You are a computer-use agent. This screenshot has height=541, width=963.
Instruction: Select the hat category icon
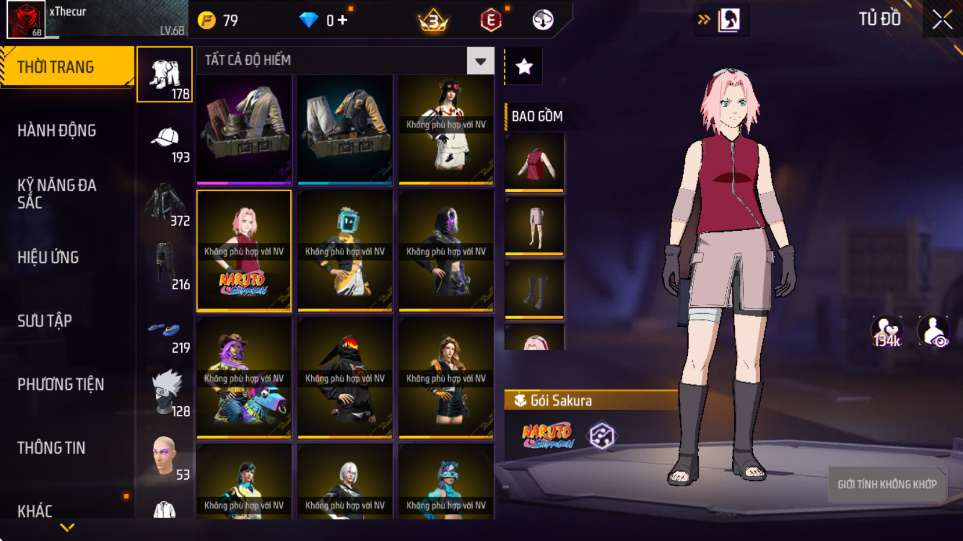click(x=165, y=139)
